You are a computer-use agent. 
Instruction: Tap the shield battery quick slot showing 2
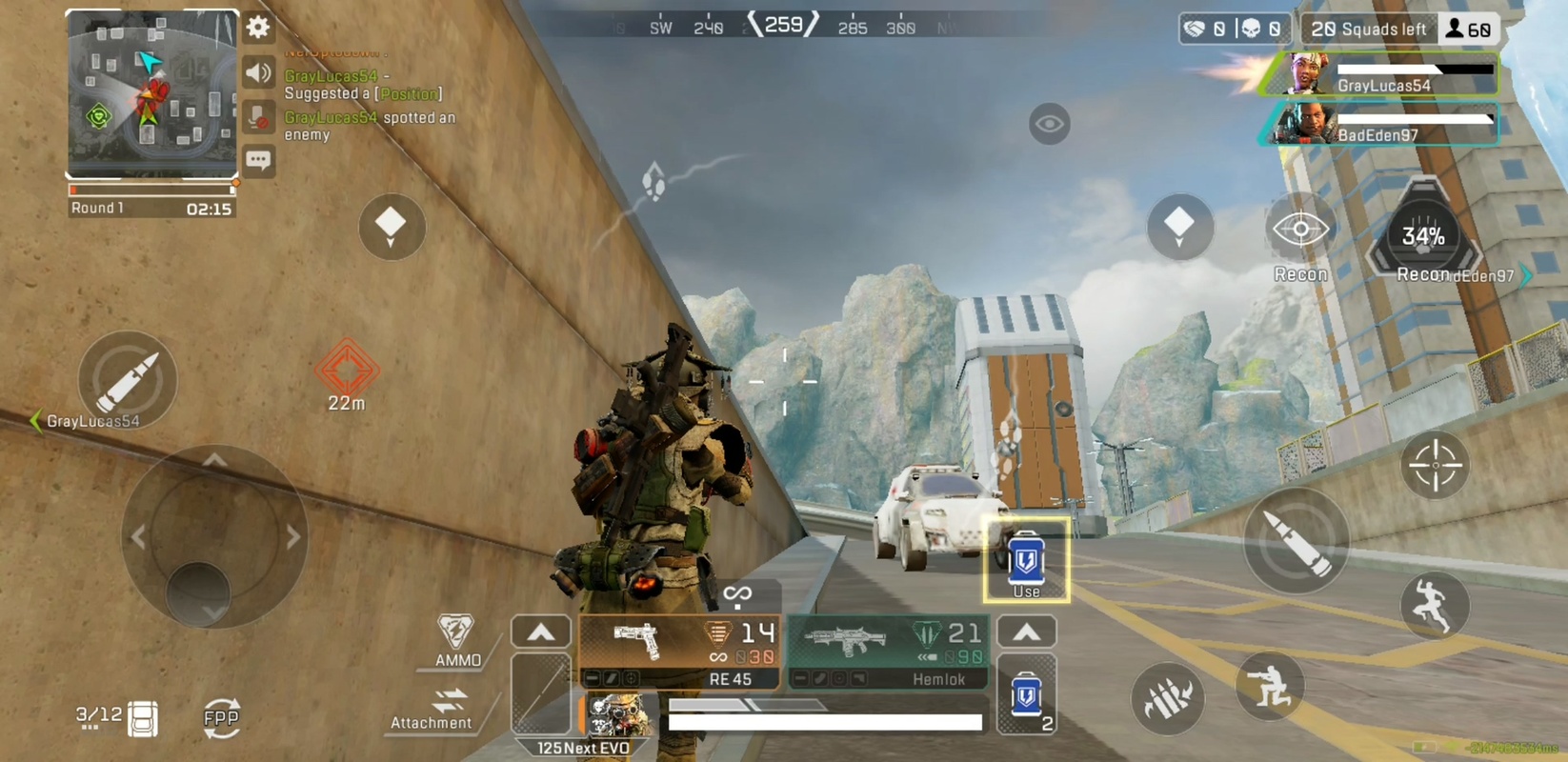(1026, 700)
